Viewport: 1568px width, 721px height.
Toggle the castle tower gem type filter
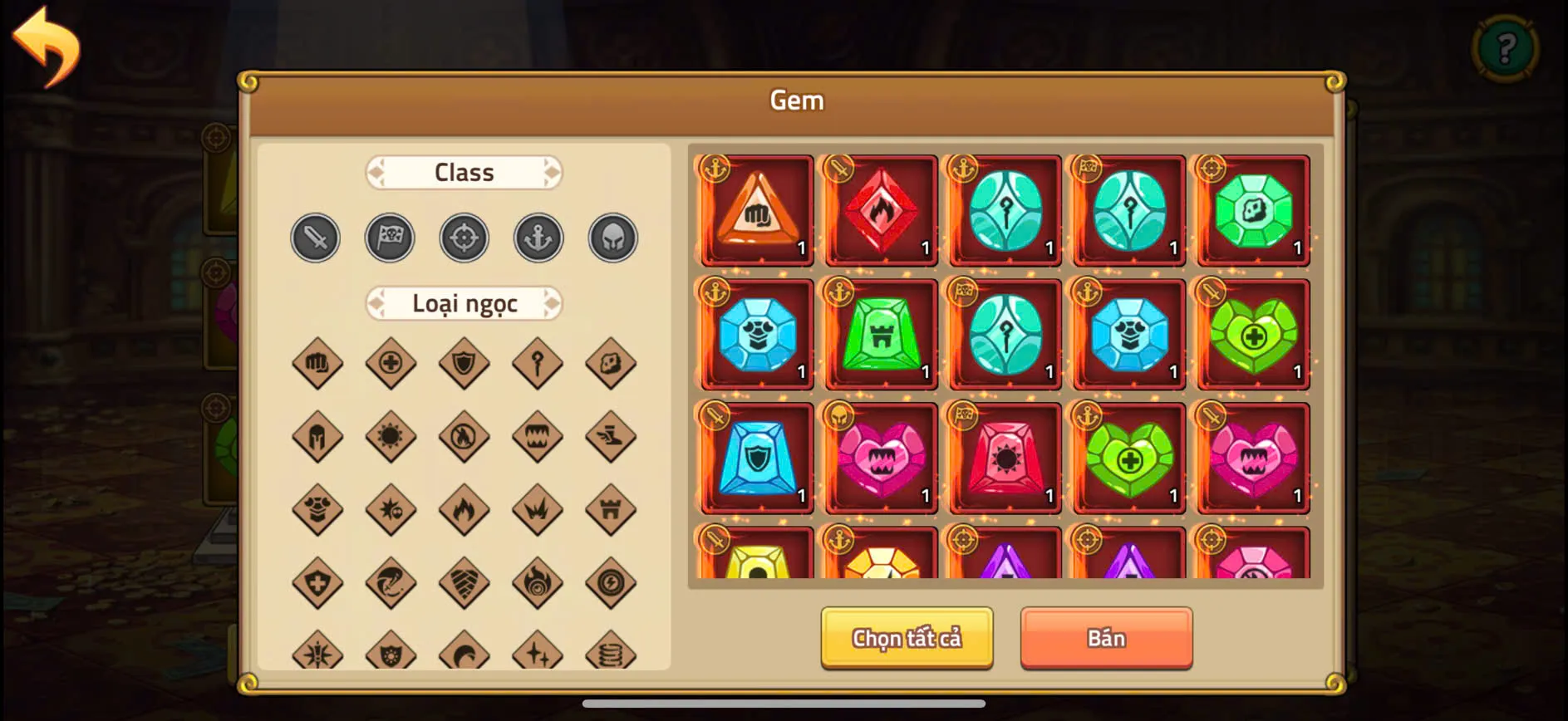[x=611, y=509]
